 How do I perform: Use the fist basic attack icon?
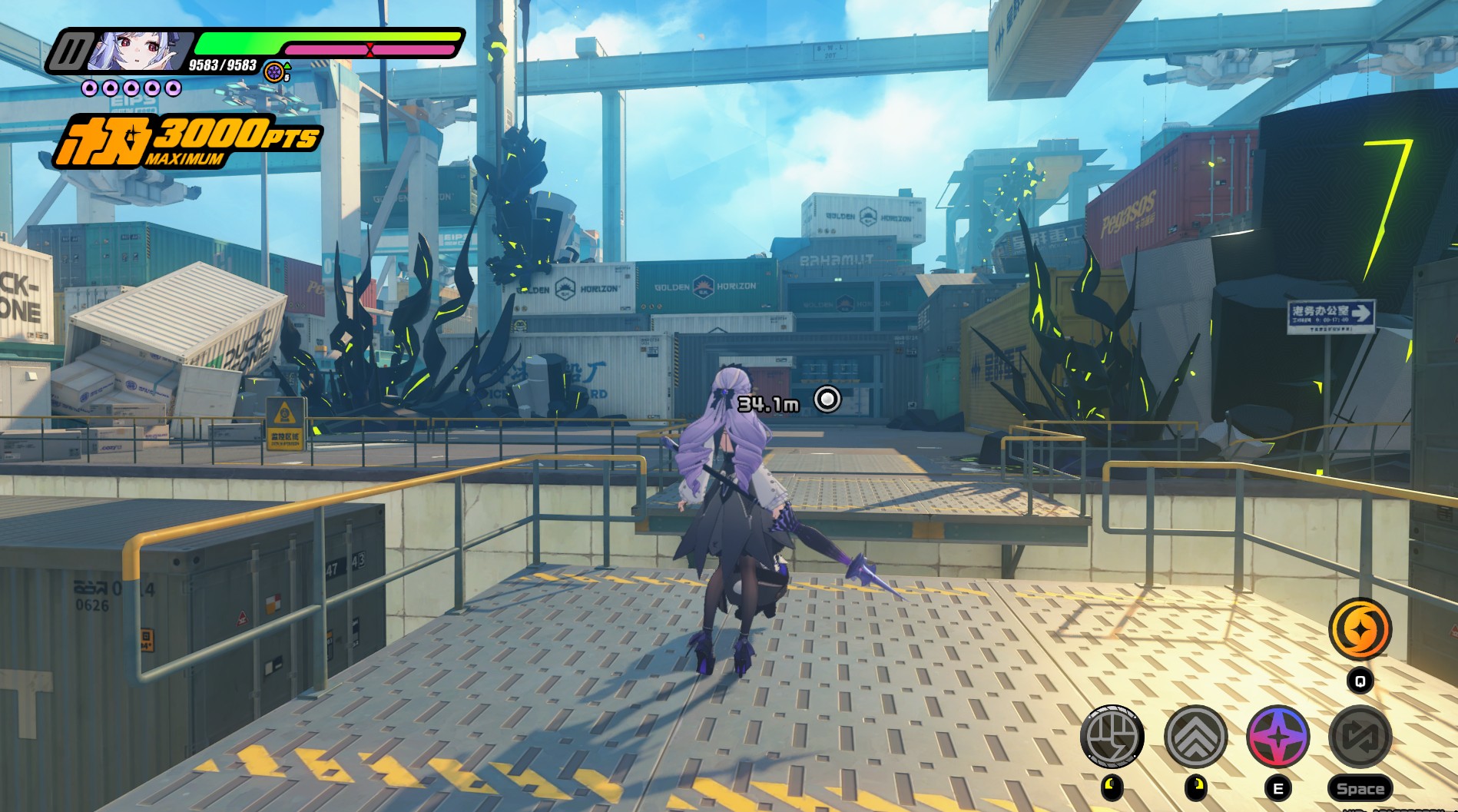point(1112,737)
